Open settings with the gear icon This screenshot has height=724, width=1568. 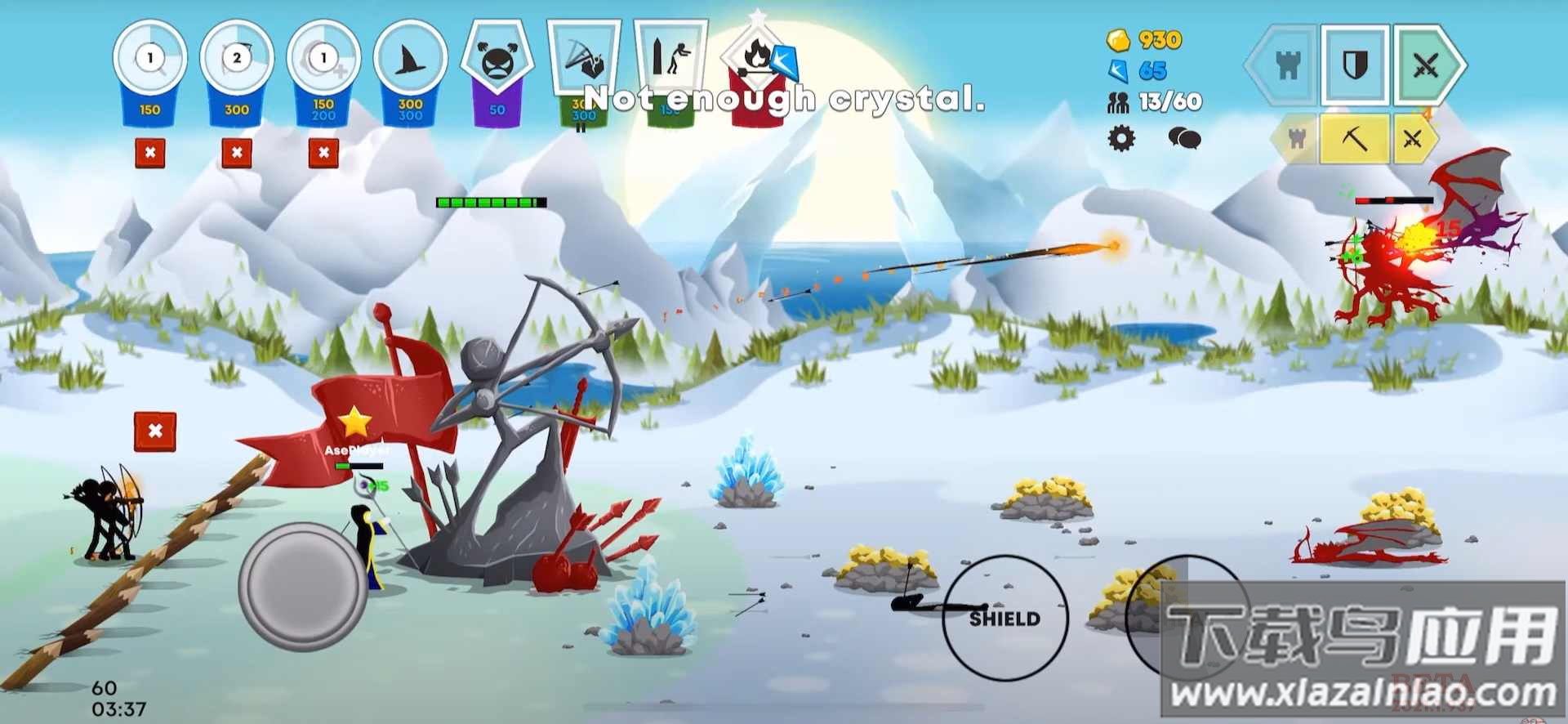click(1121, 138)
